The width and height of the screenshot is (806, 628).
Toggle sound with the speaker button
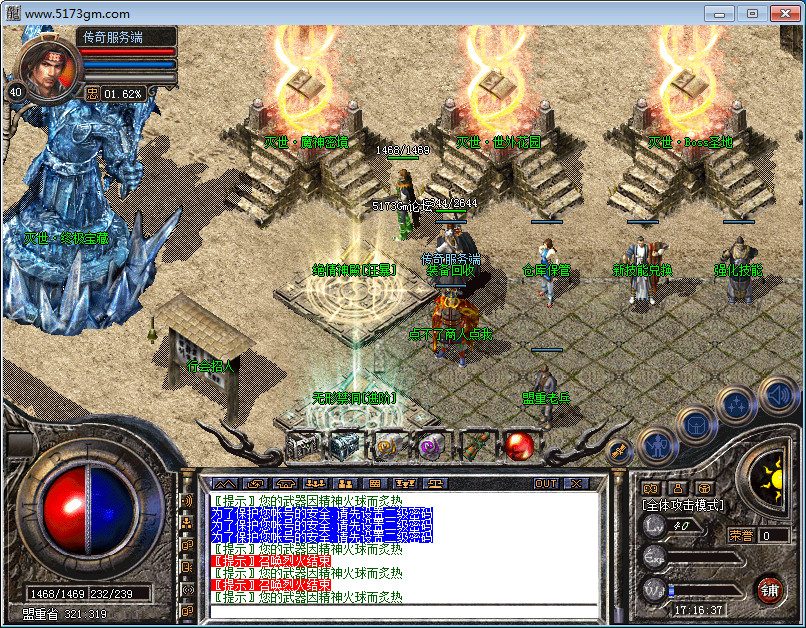tap(776, 395)
